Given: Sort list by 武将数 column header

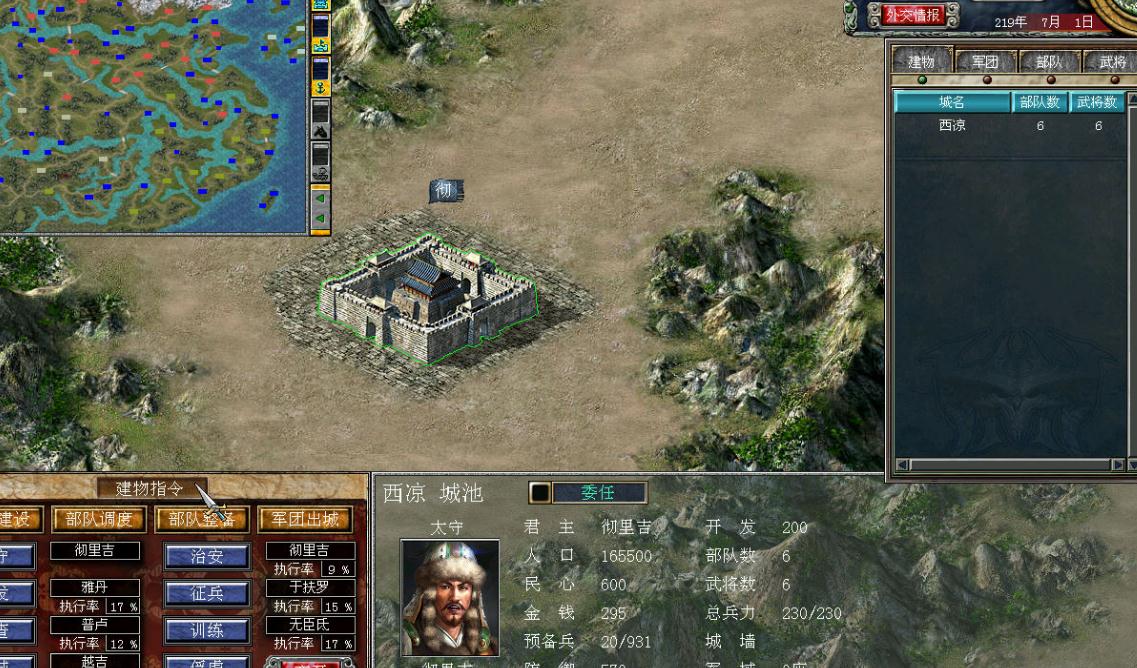Looking at the screenshot, I should click(x=1097, y=102).
